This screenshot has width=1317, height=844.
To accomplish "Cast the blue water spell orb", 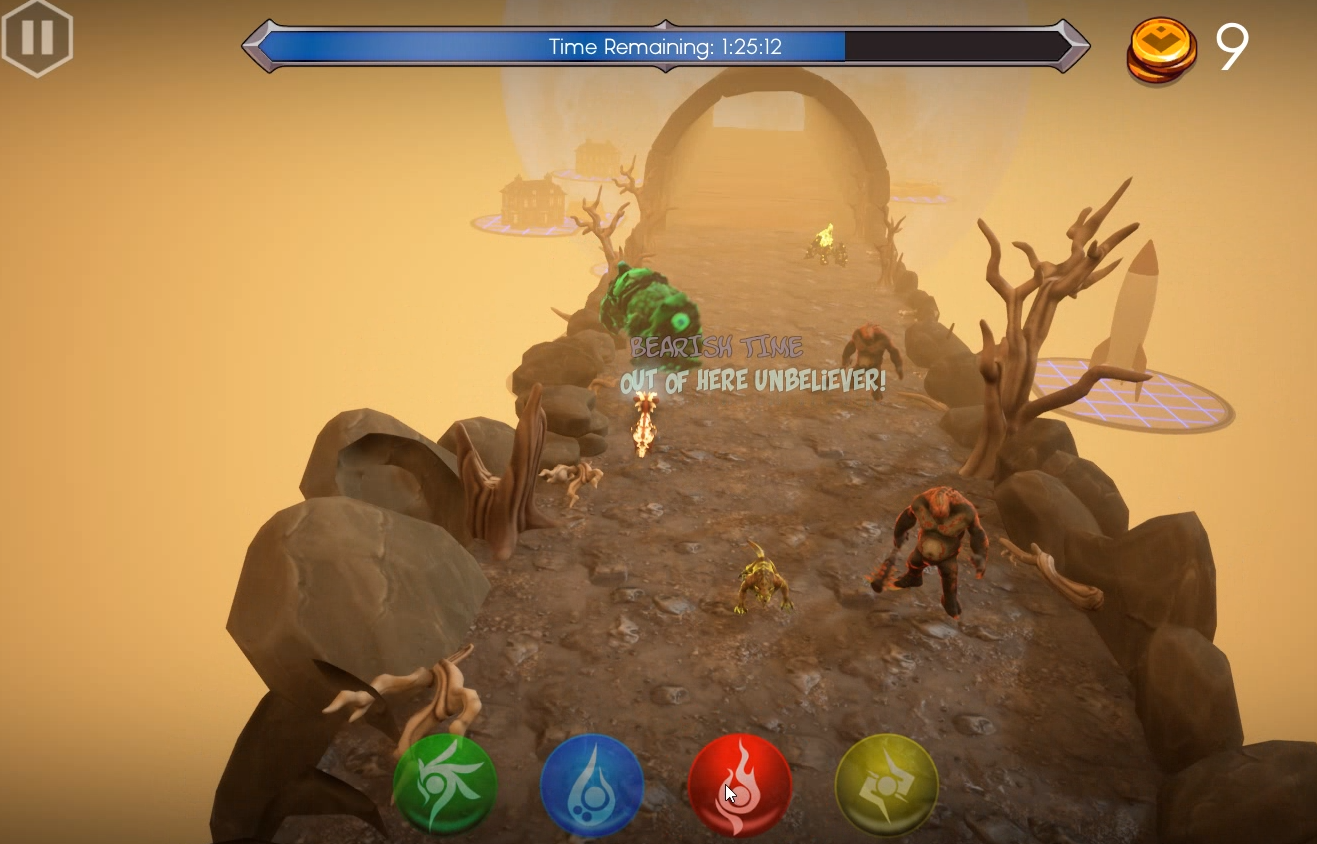I will point(592,785).
